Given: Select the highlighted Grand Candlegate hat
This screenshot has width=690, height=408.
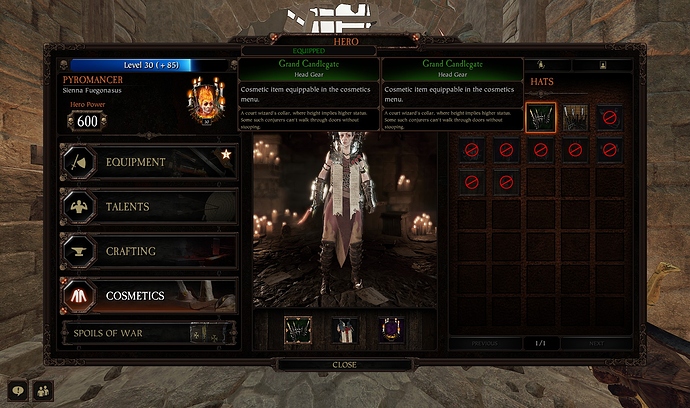Looking at the screenshot, I should point(541,118).
